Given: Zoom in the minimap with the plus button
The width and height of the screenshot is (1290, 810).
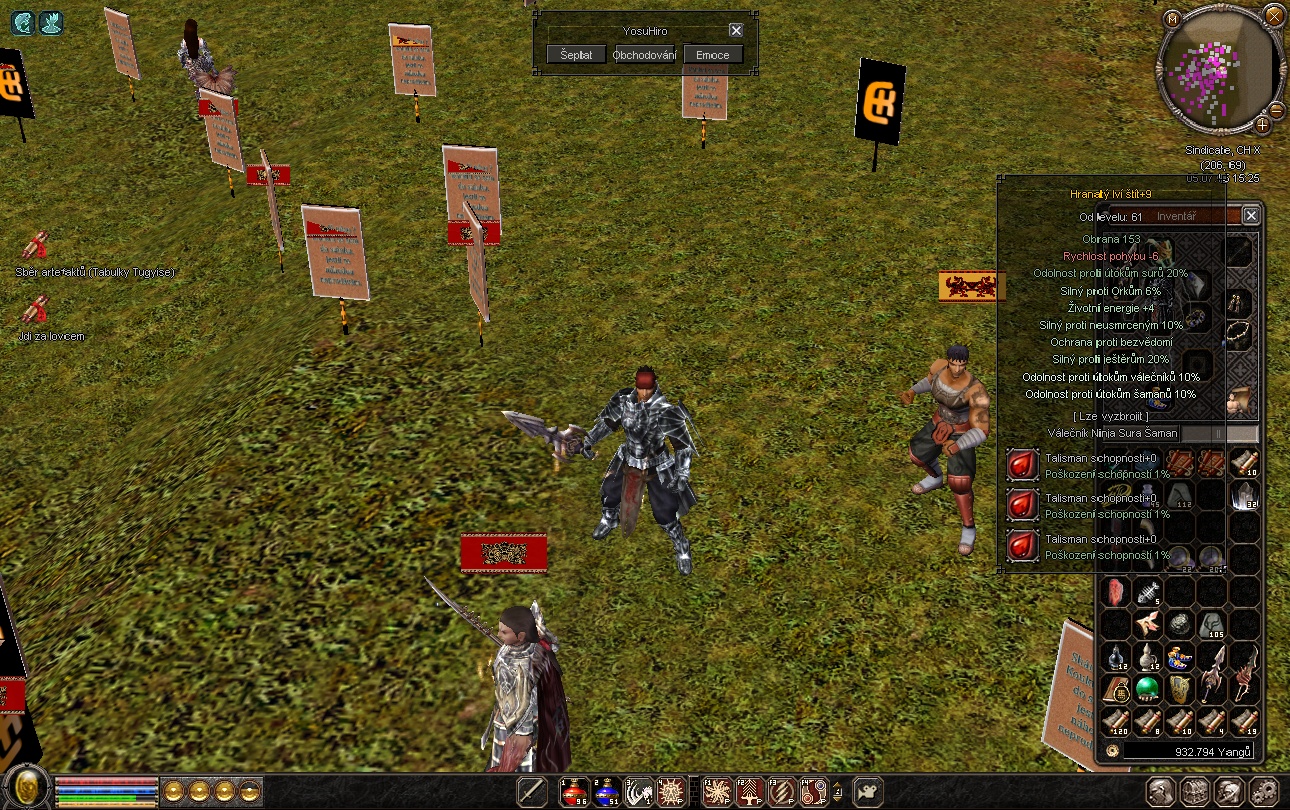Looking at the screenshot, I should (1263, 125).
